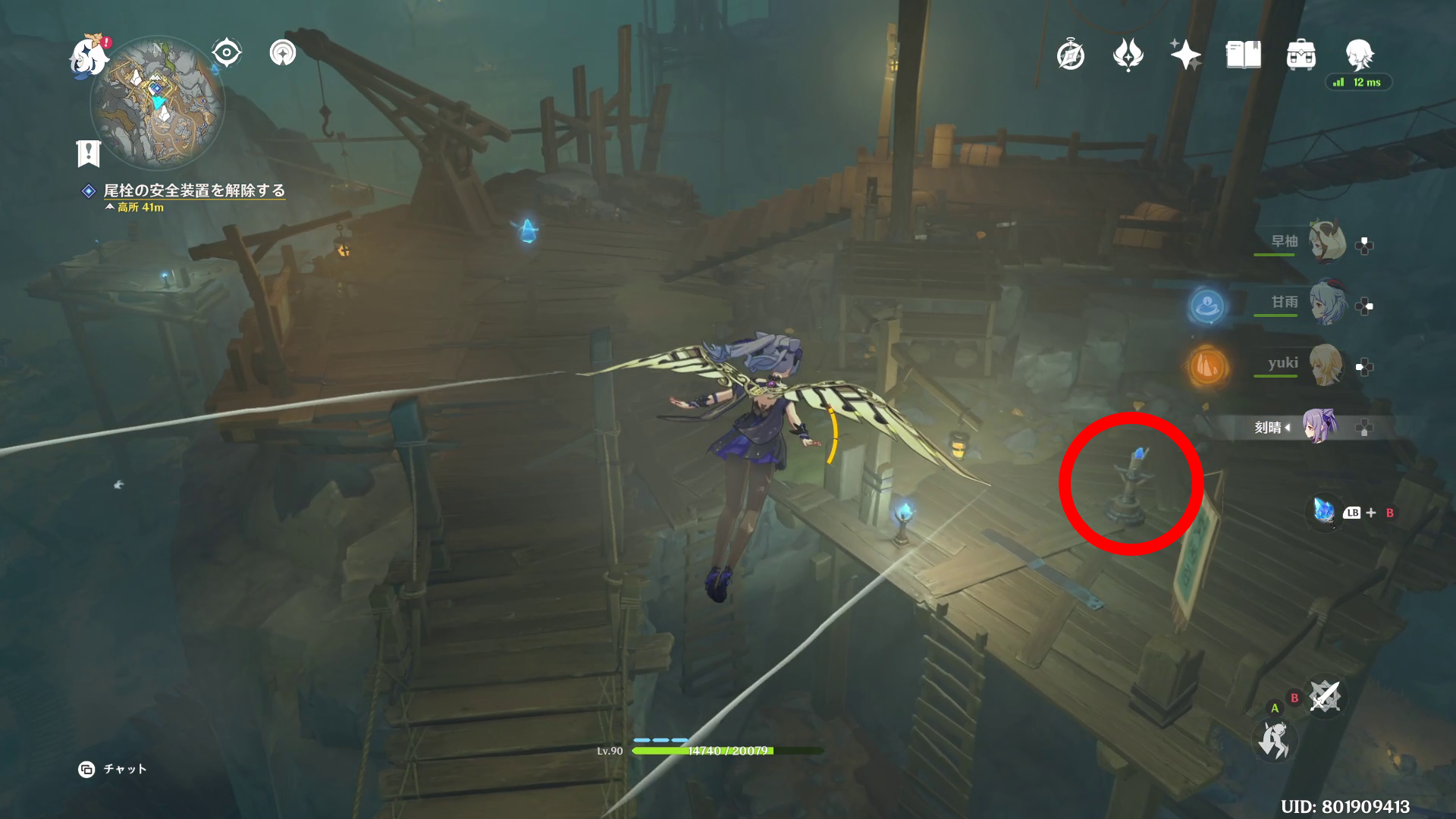Open the Wish star icon
The height and width of the screenshot is (819, 1456).
pos(1185,55)
